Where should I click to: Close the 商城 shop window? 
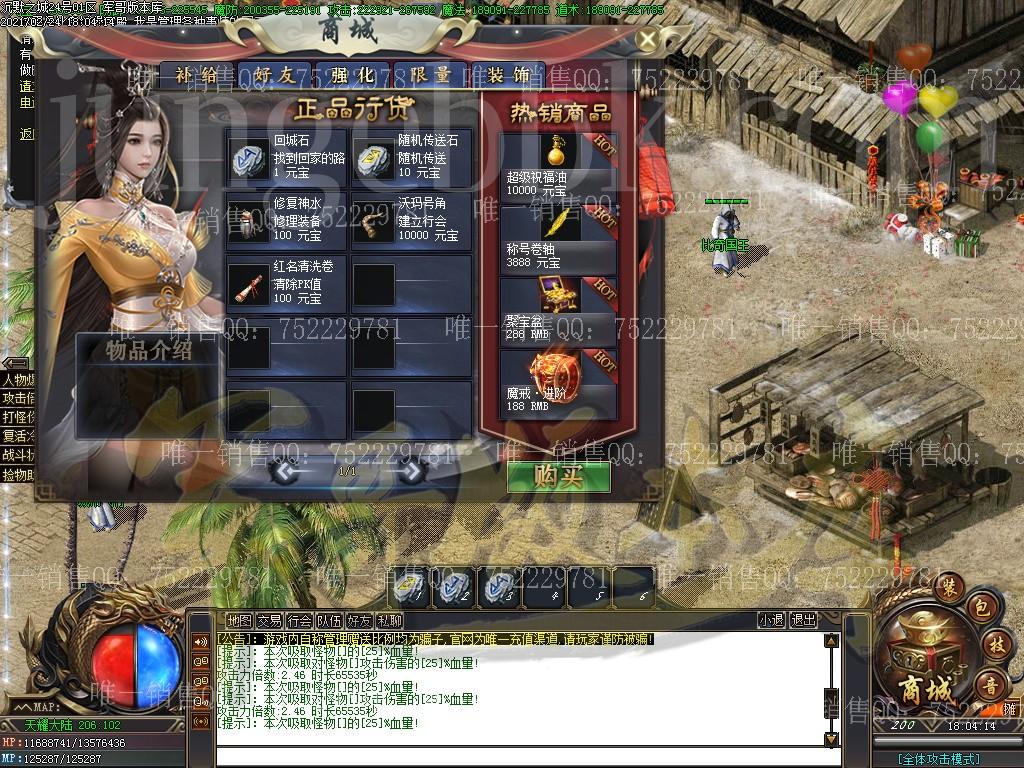click(x=648, y=40)
